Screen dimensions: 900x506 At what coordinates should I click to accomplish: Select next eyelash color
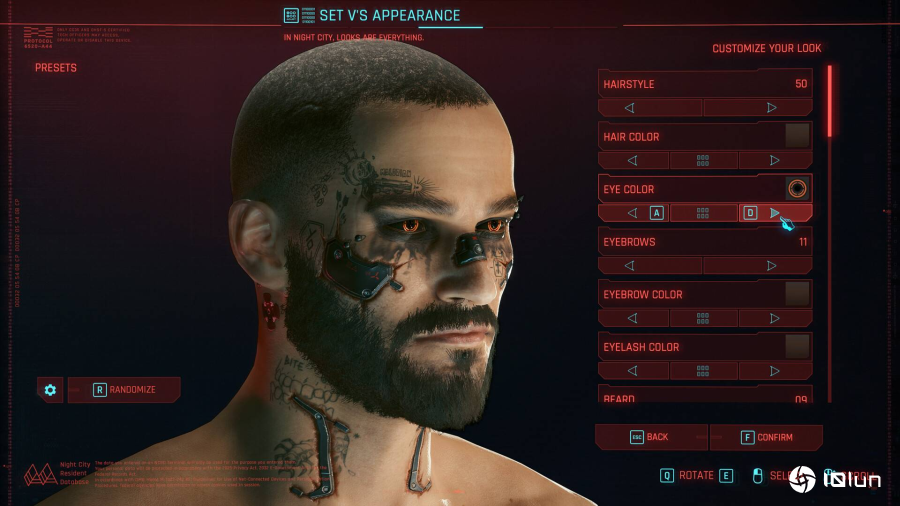pyautogui.click(x=775, y=371)
